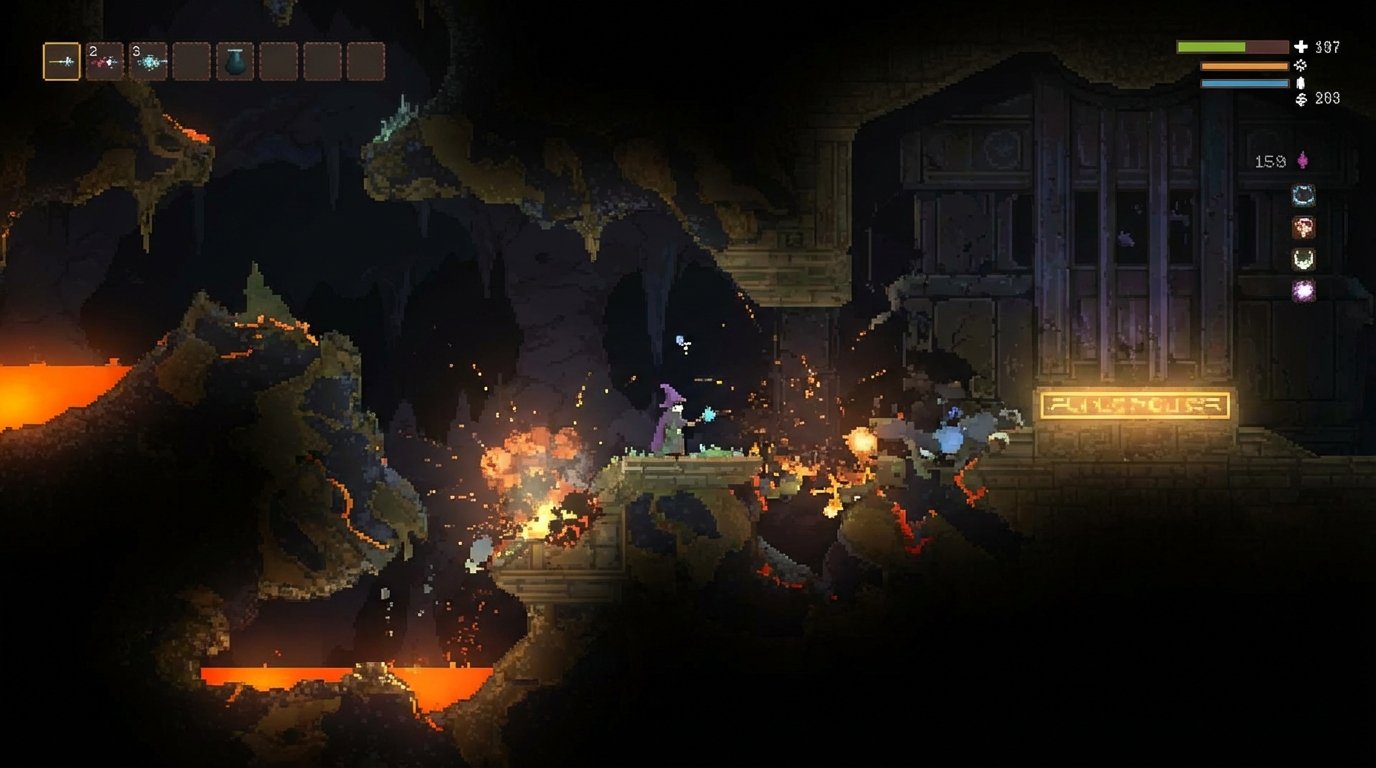Click the white burst icon beside the orange bar

click(x=1300, y=64)
